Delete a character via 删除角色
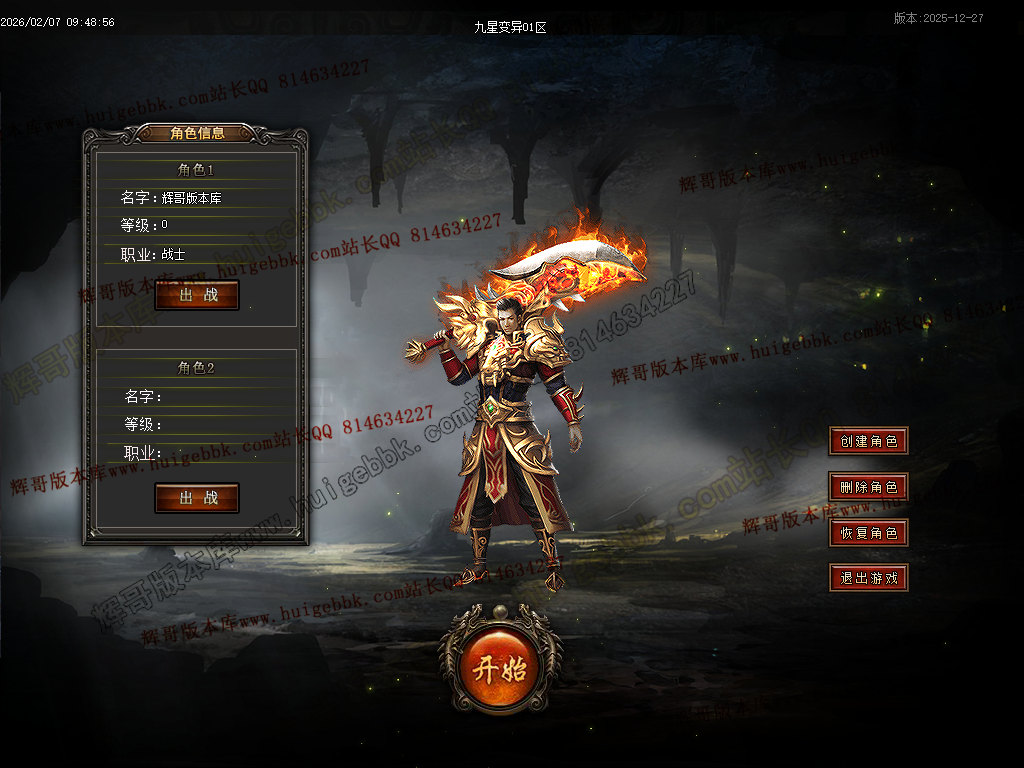This screenshot has width=1024, height=768. pyautogui.click(x=868, y=487)
